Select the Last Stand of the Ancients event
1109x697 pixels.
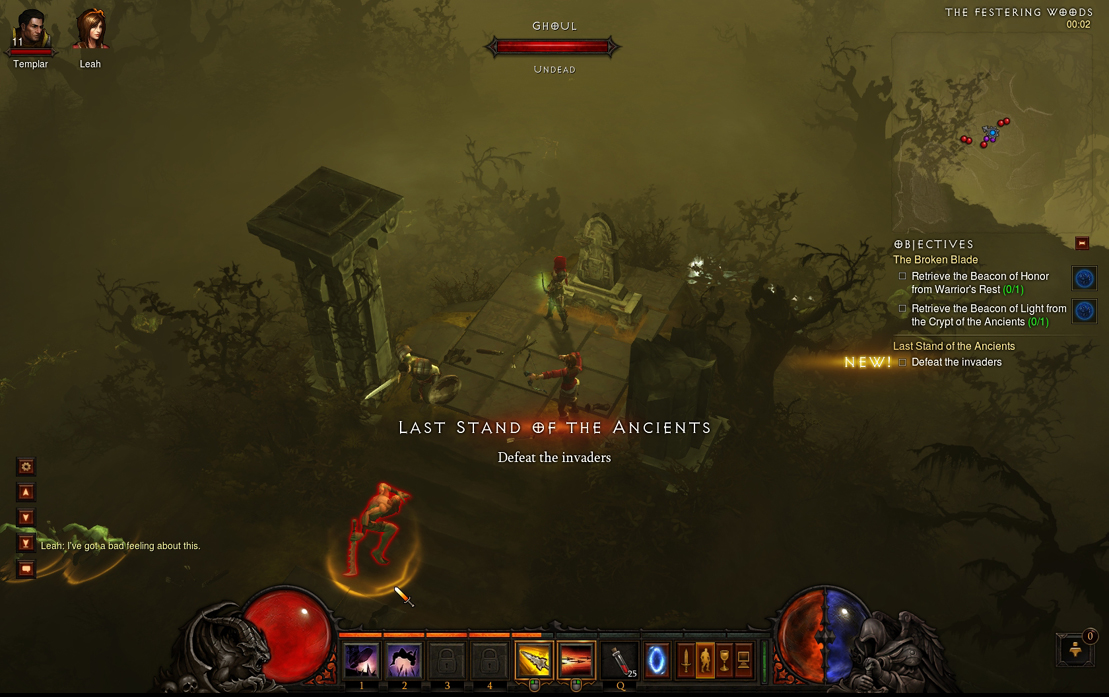[953, 346]
